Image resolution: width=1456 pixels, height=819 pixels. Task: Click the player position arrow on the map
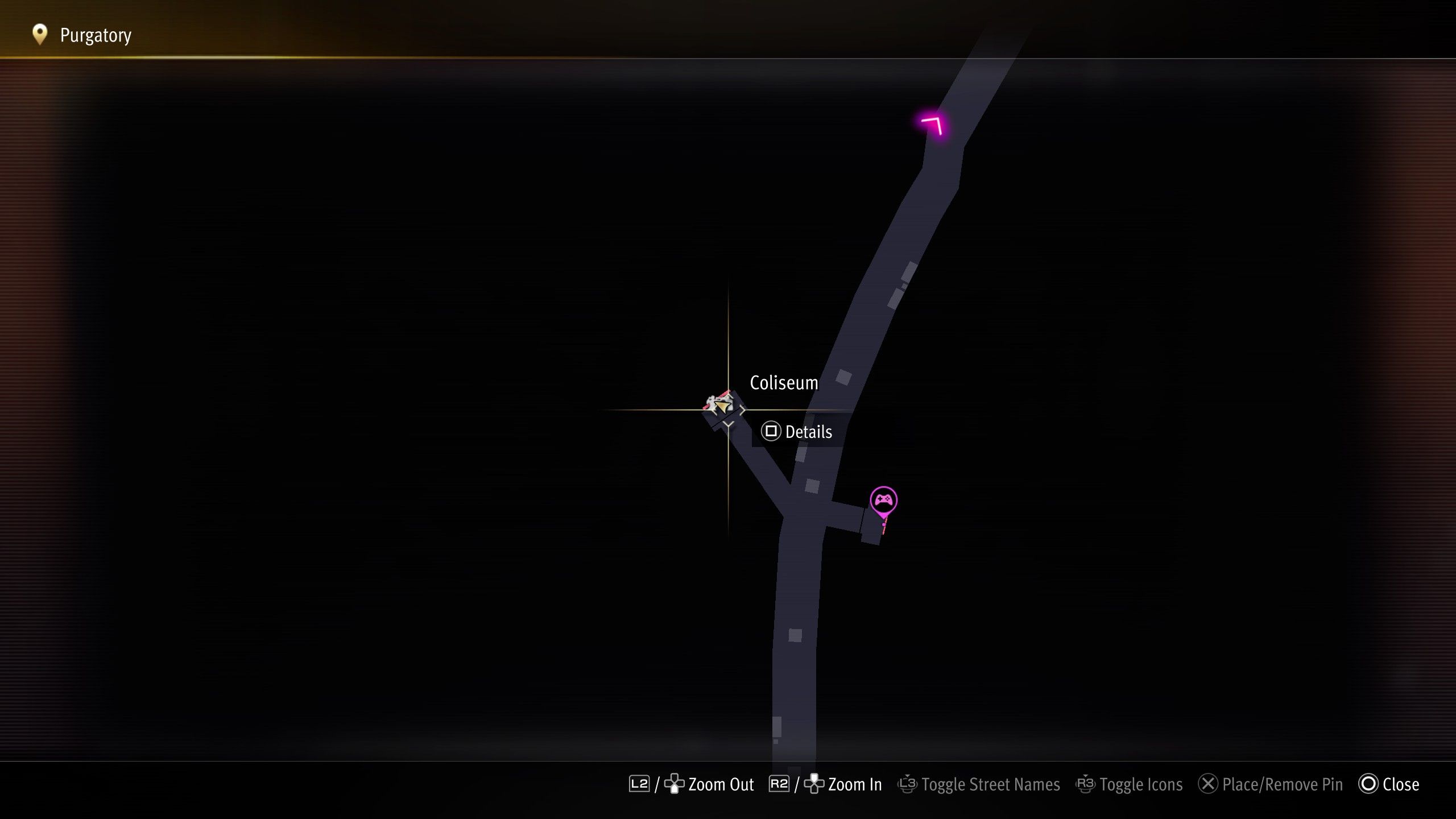(x=723, y=408)
